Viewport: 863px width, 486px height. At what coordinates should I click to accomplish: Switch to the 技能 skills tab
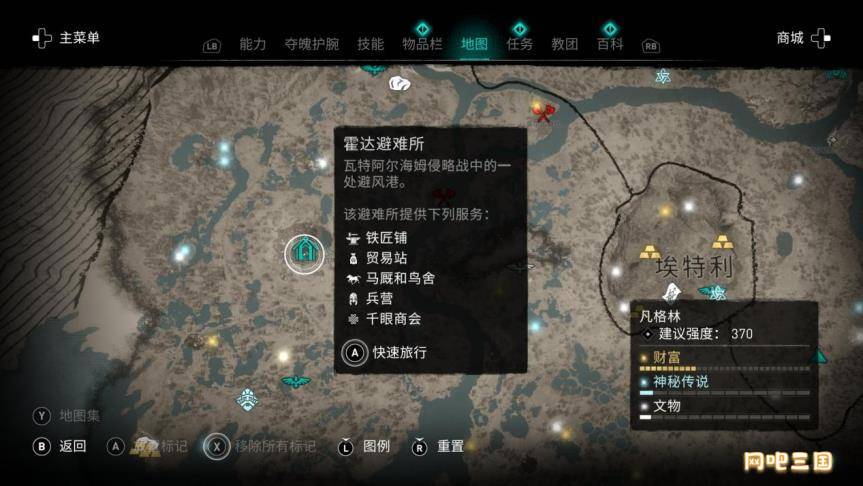click(x=370, y=44)
